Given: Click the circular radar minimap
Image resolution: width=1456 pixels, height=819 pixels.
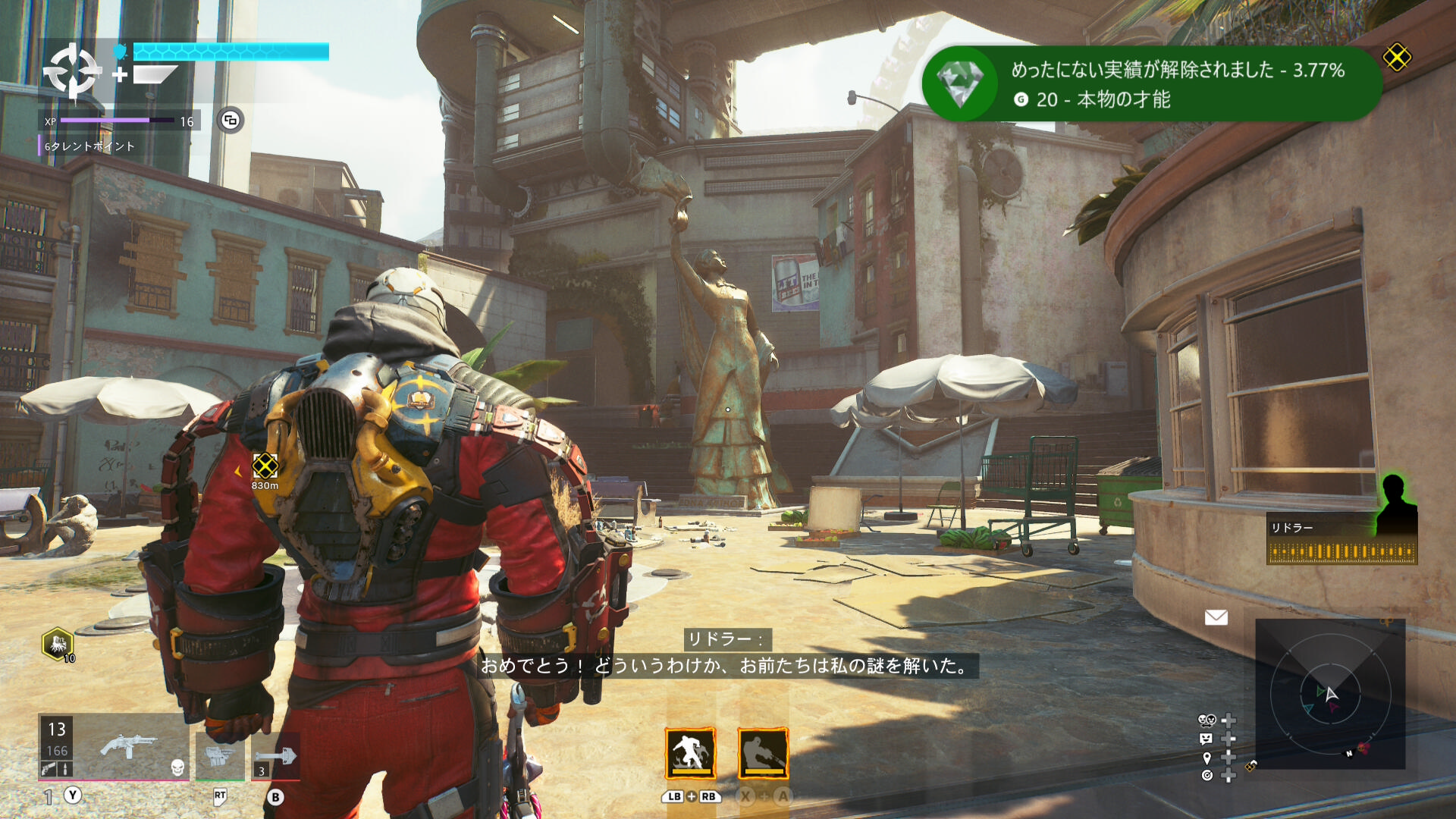Looking at the screenshot, I should point(1330,694).
